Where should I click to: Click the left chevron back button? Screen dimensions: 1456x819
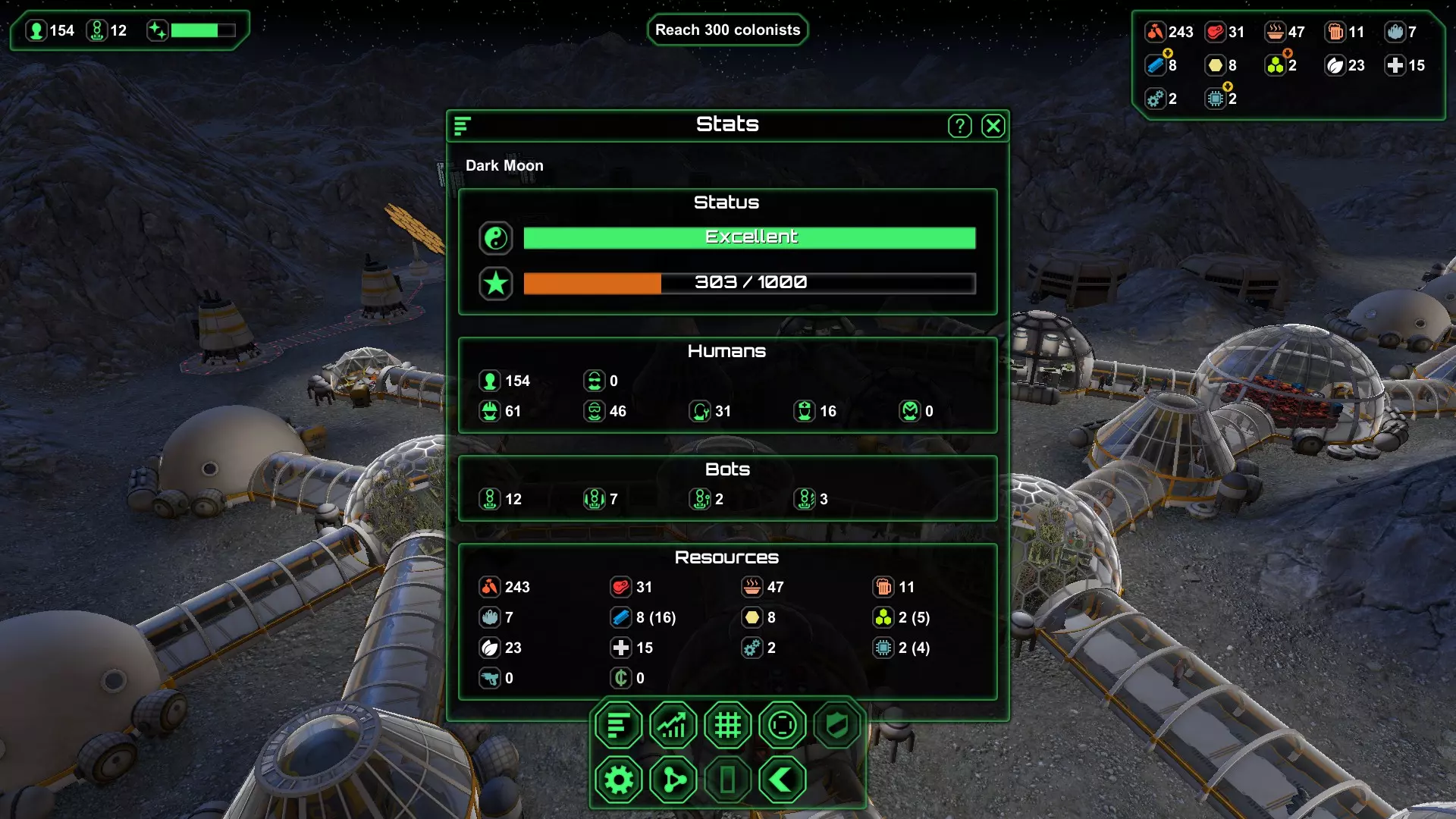[782, 780]
